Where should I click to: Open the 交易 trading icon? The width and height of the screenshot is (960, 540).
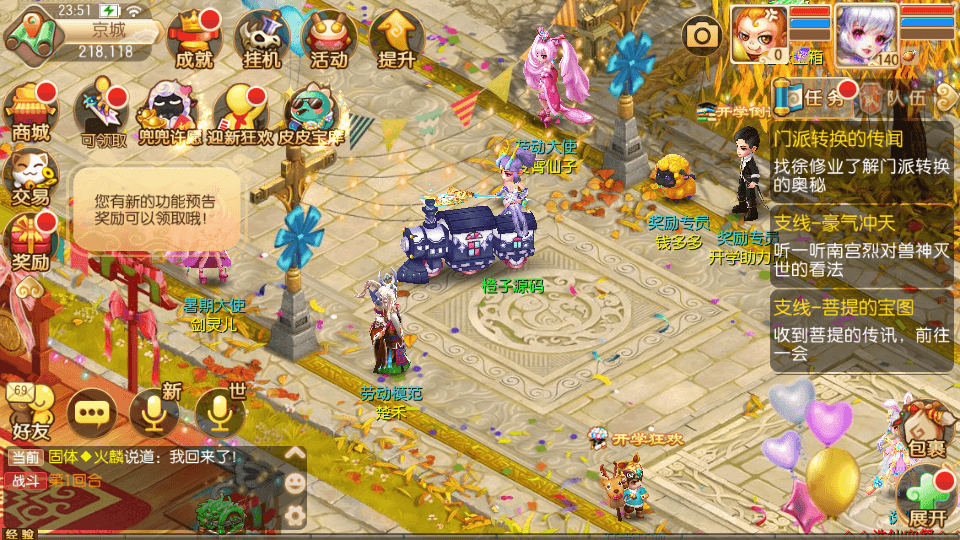coord(30,178)
